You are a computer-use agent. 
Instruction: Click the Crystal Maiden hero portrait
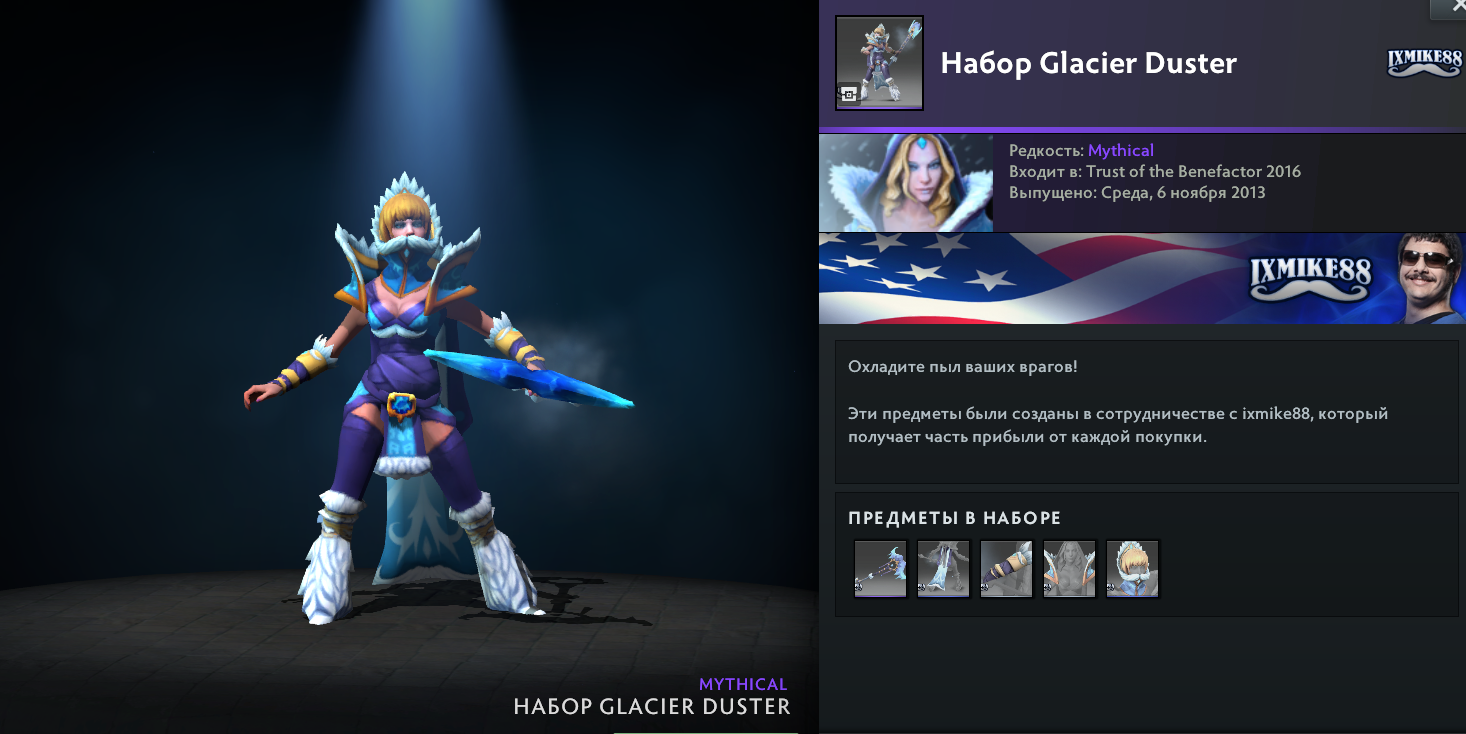[906, 184]
